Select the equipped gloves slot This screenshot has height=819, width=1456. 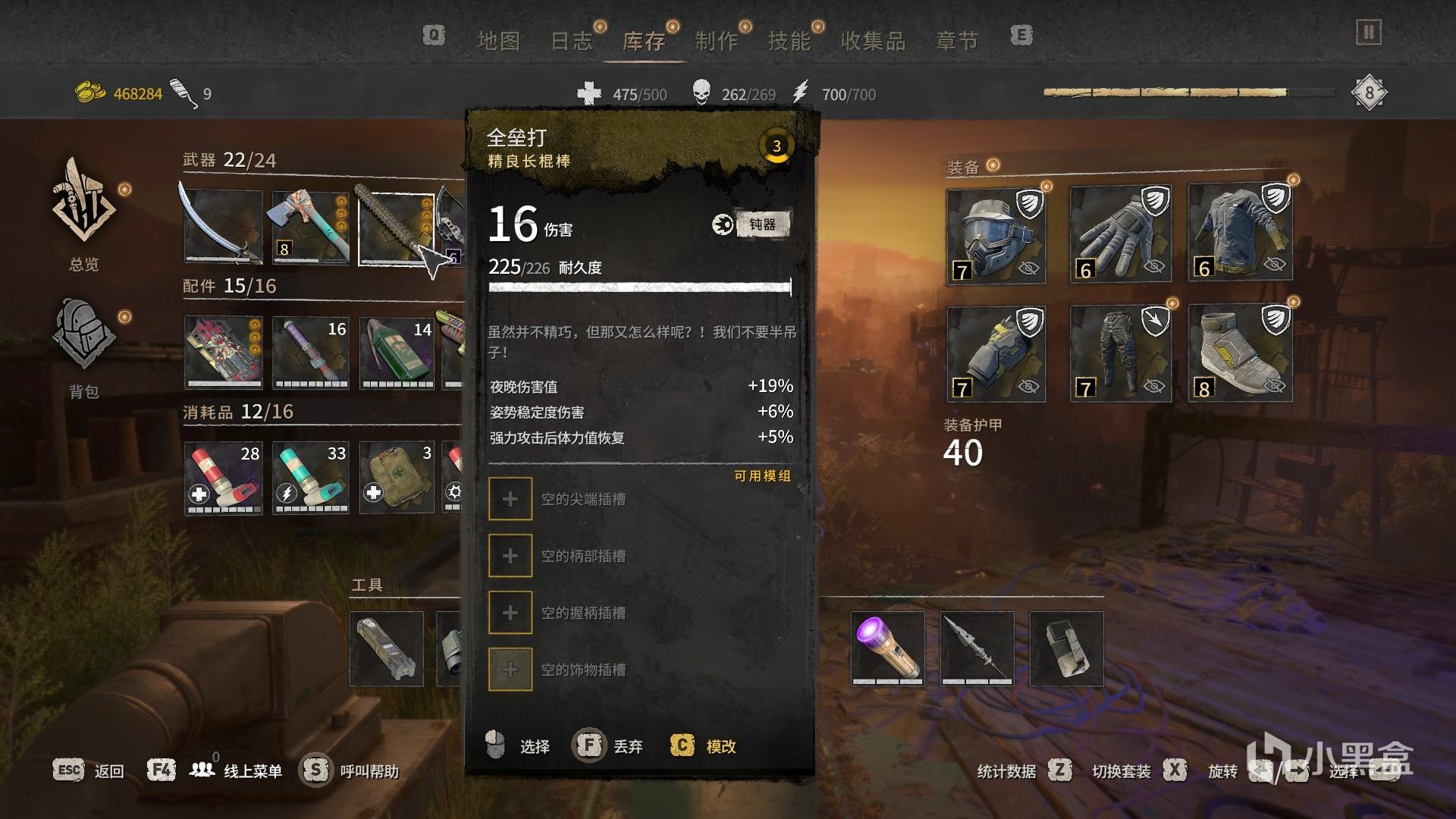coord(1120,235)
